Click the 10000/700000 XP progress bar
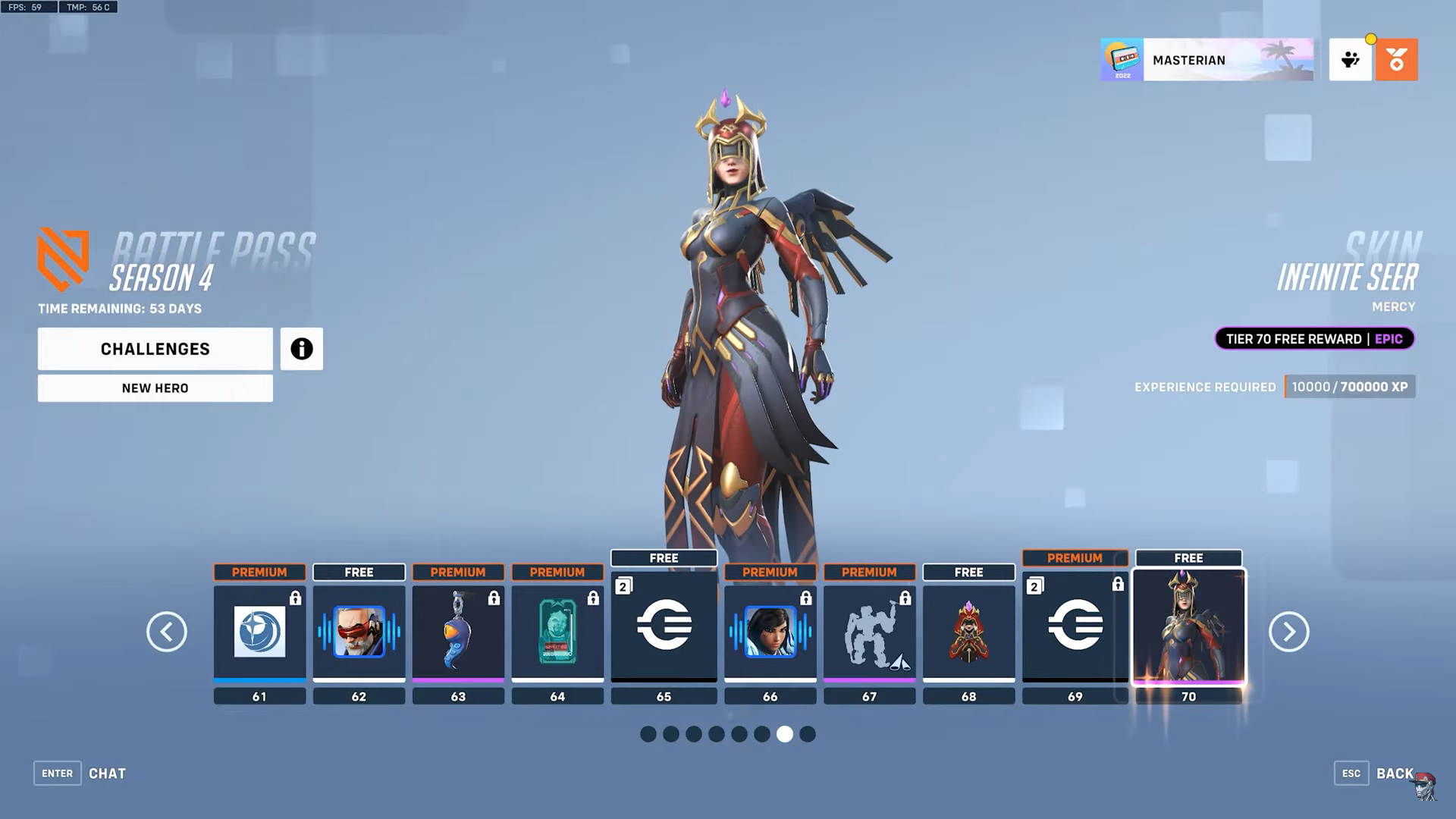 coord(1349,387)
